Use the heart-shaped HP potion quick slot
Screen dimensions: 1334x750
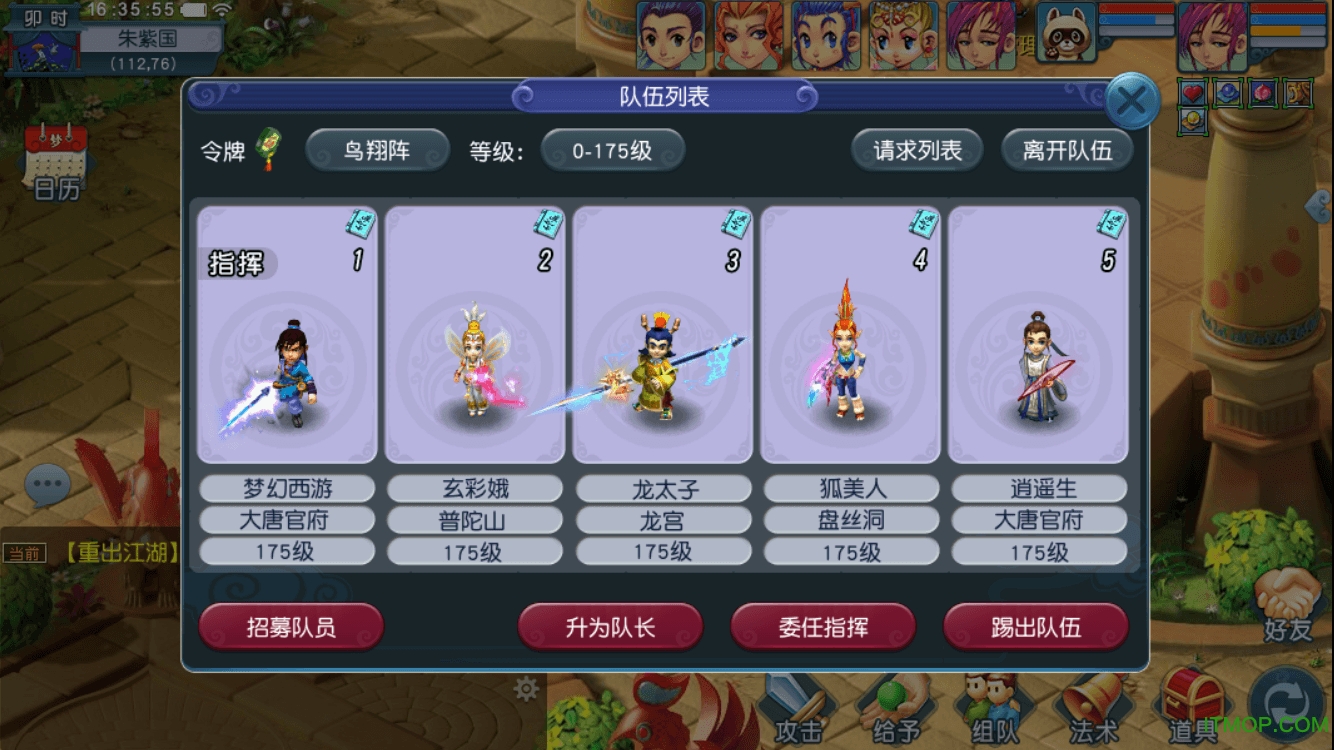(x=1194, y=89)
